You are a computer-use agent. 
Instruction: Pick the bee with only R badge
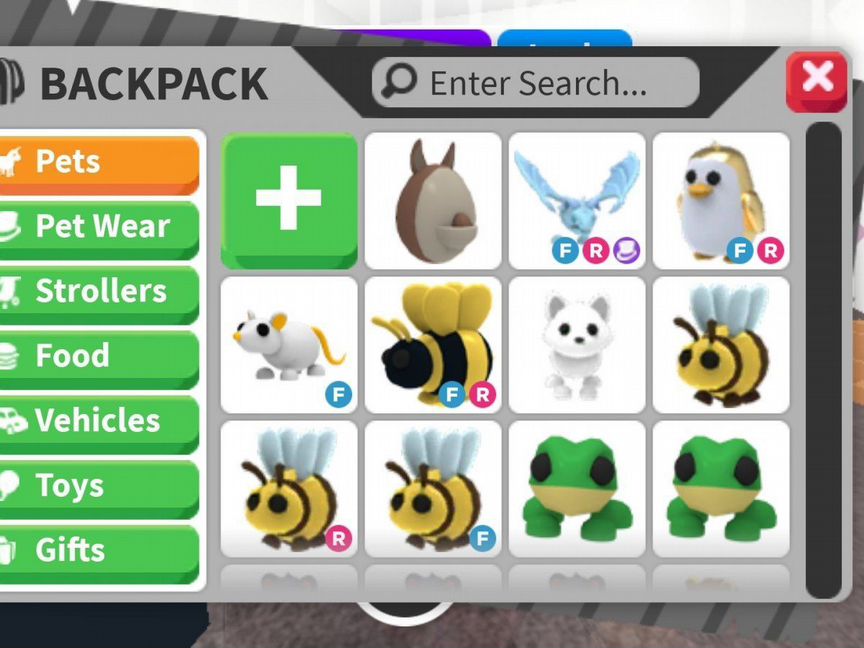[x=288, y=488]
